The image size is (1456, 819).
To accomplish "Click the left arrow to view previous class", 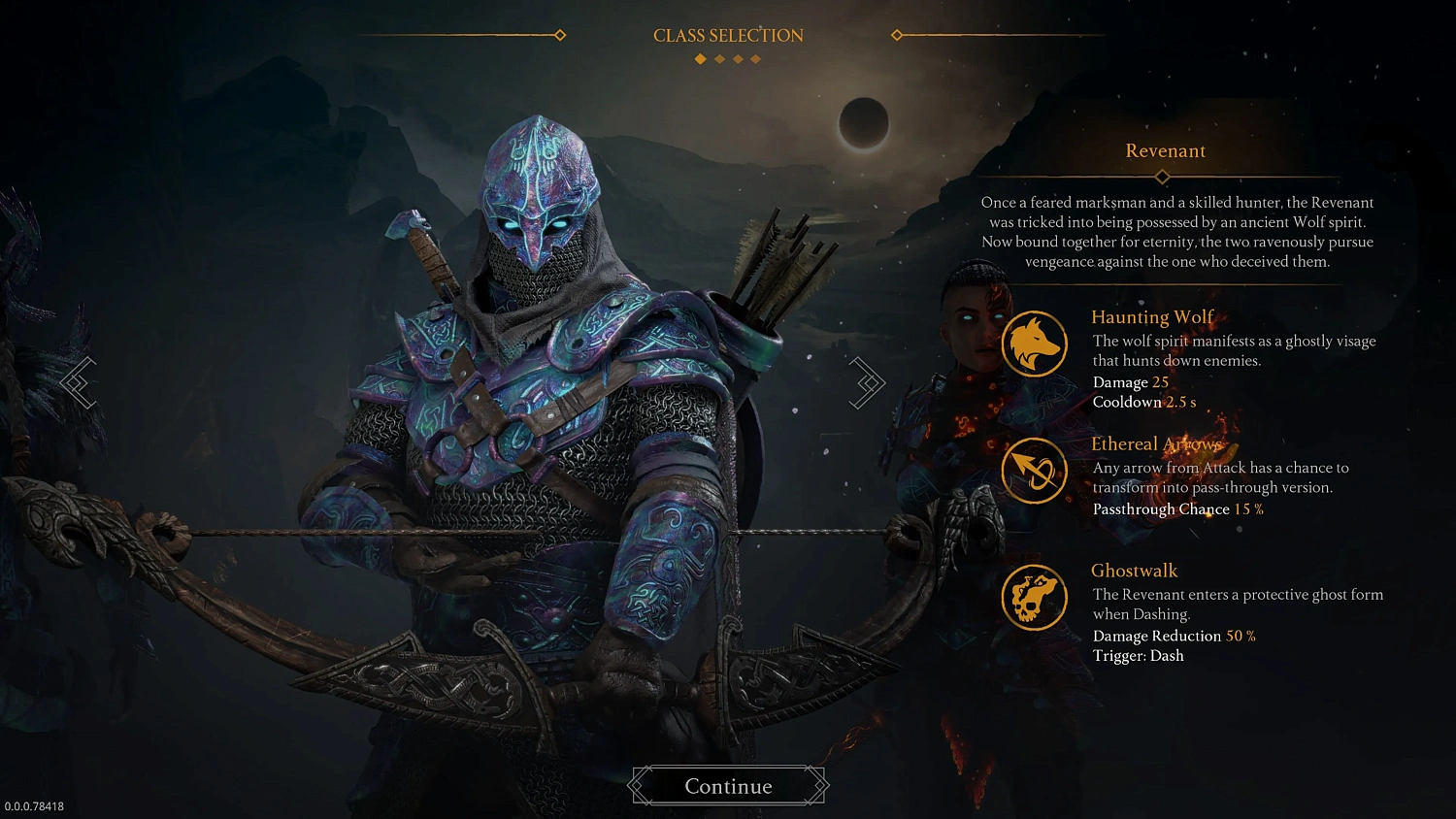I will (78, 382).
